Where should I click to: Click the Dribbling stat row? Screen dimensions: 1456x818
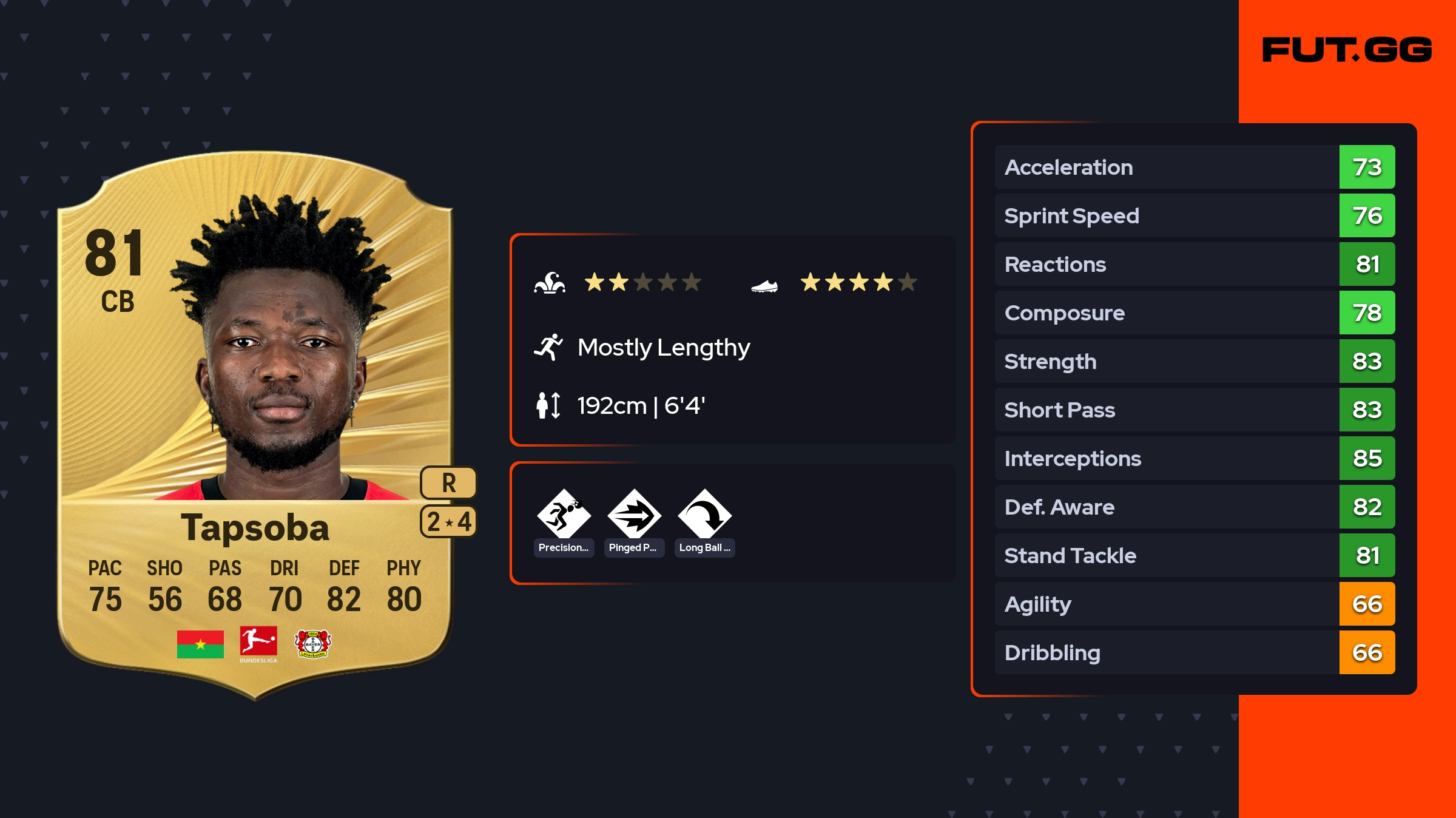(1194, 652)
